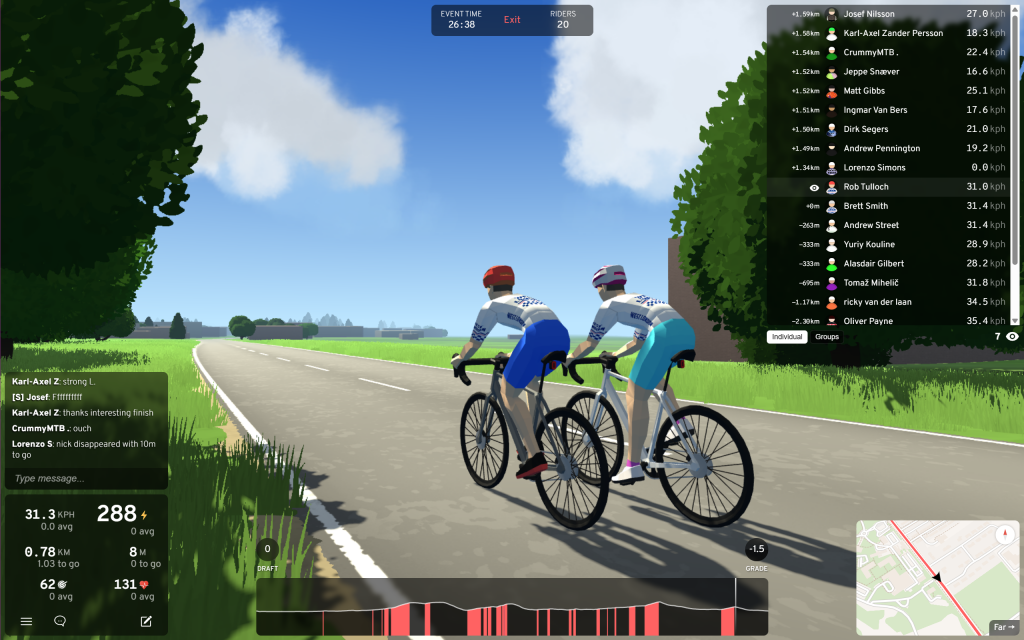Open the hamburger menu
Image resolution: width=1024 pixels, height=640 pixels.
pos(27,621)
